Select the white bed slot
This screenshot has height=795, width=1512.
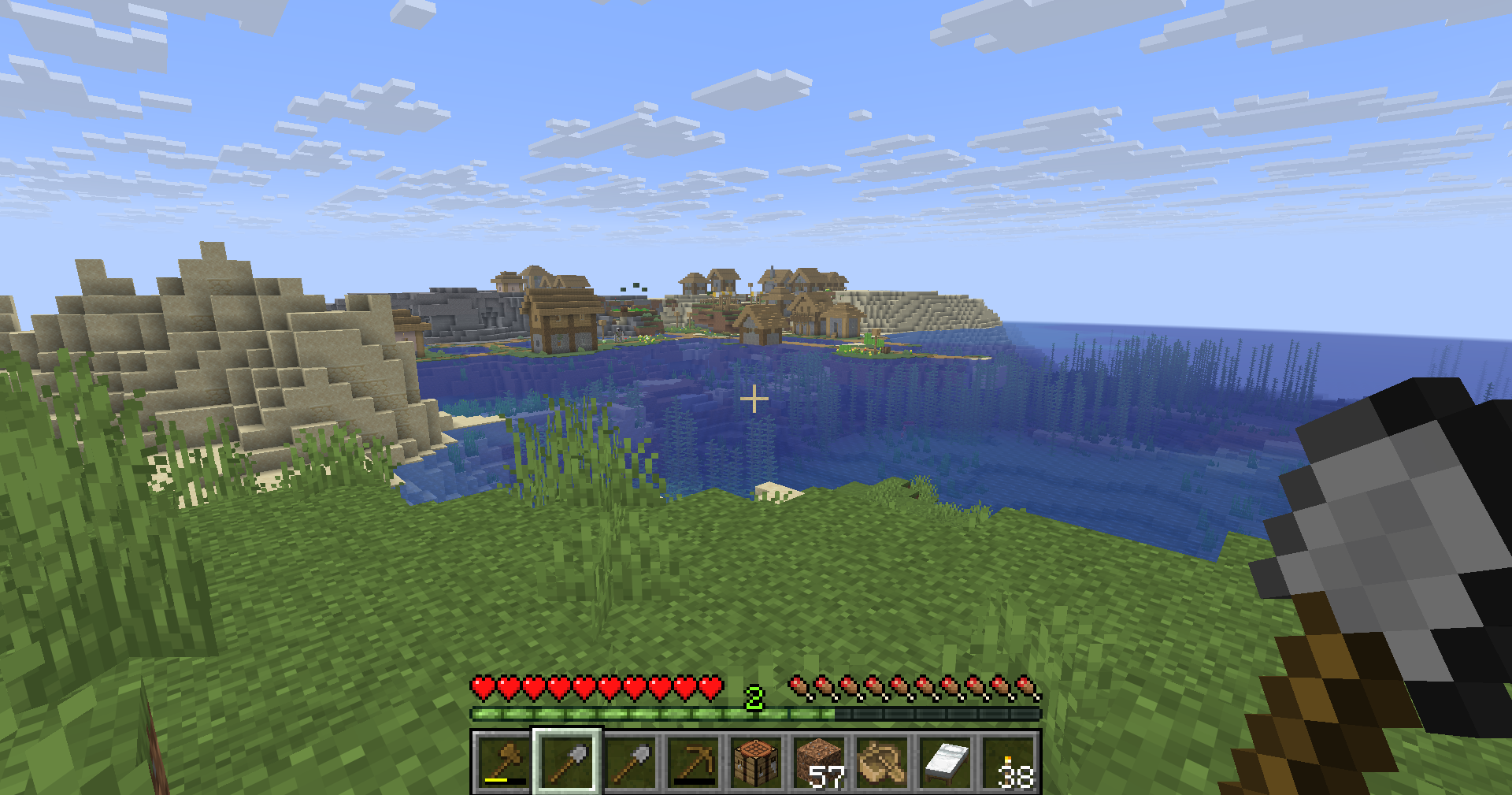click(x=945, y=762)
